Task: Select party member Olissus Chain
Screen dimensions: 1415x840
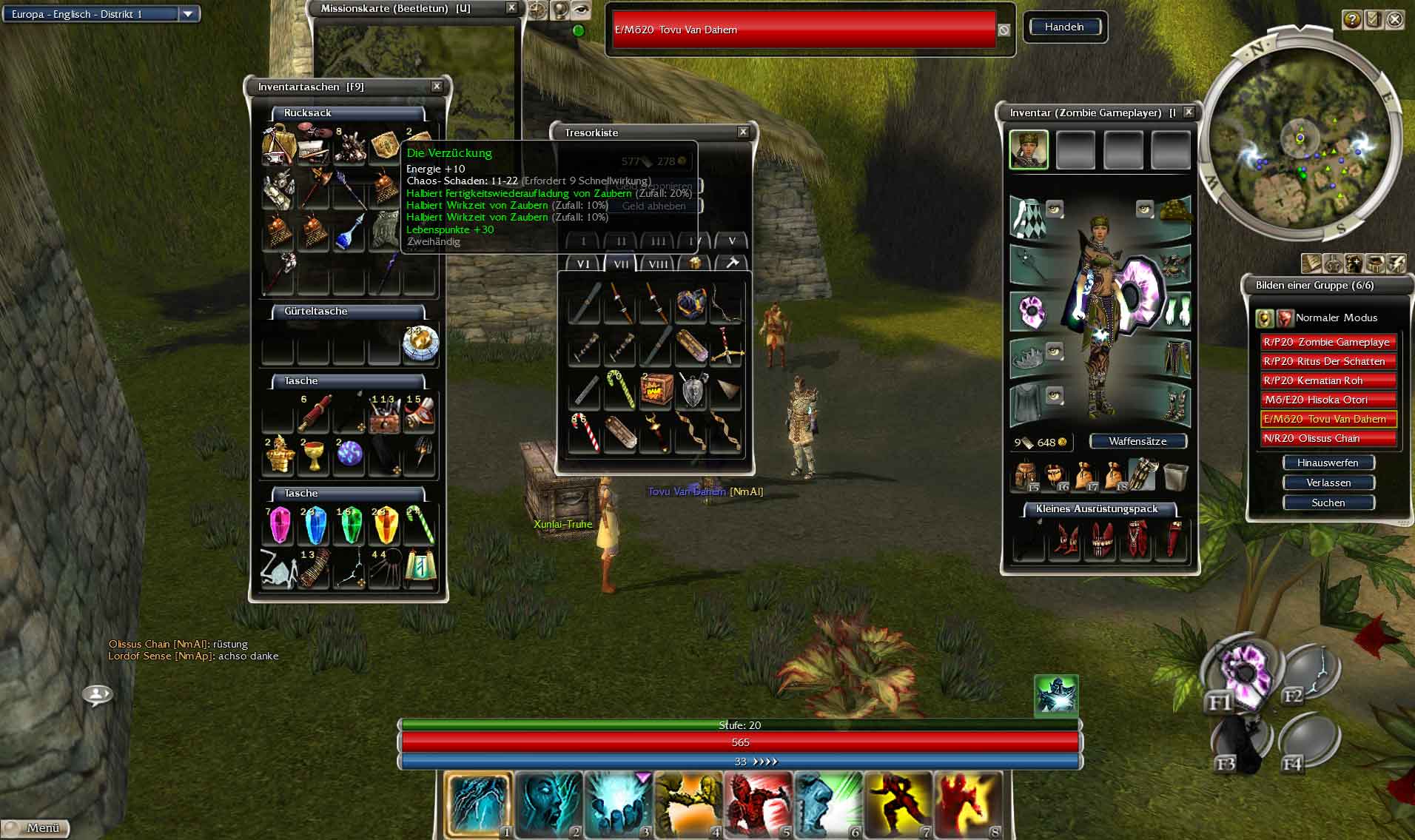Action: coord(1328,438)
